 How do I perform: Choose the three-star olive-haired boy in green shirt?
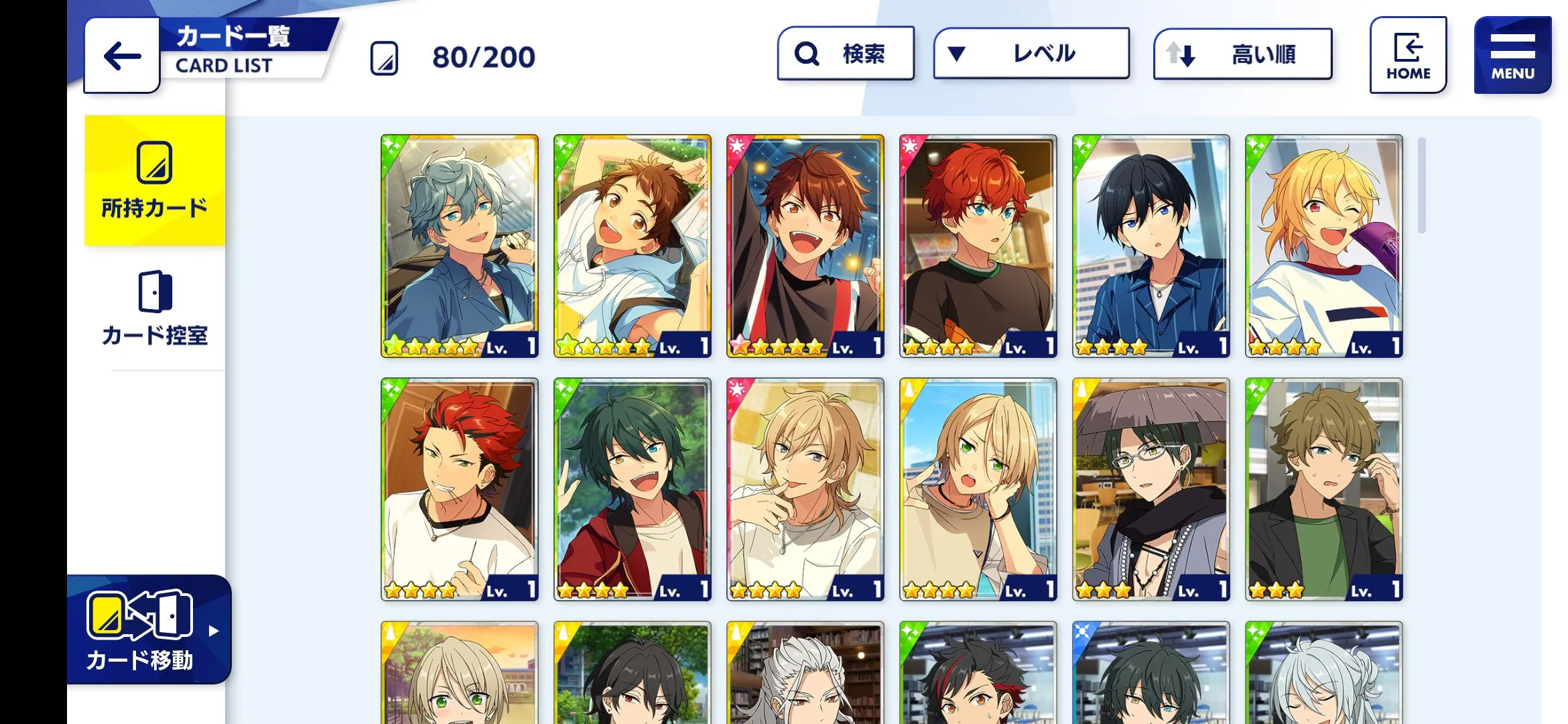coord(1324,489)
